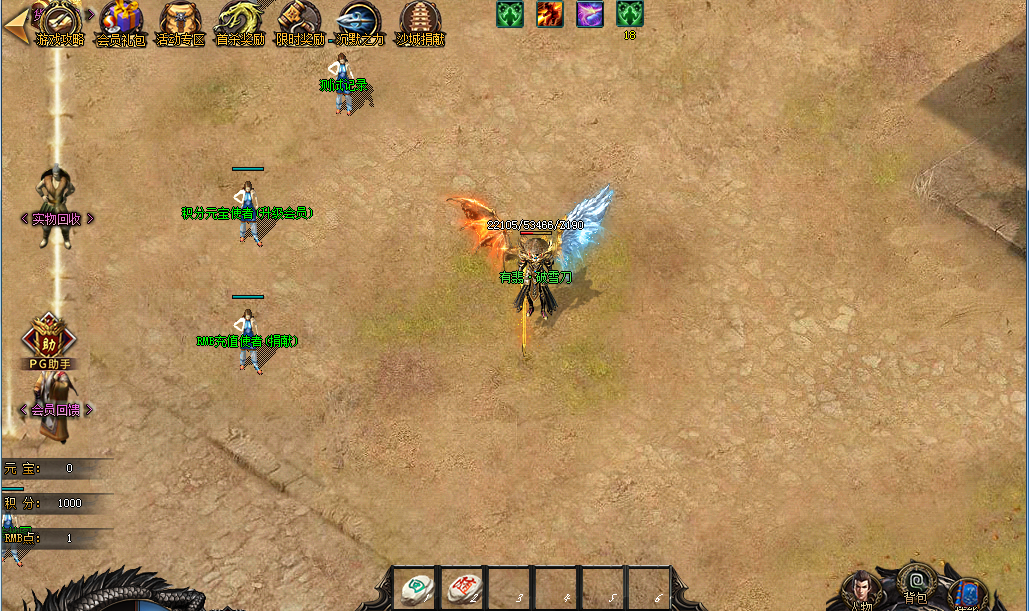Select the purple buff icon
1029x611 pixels.
[589, 14]
